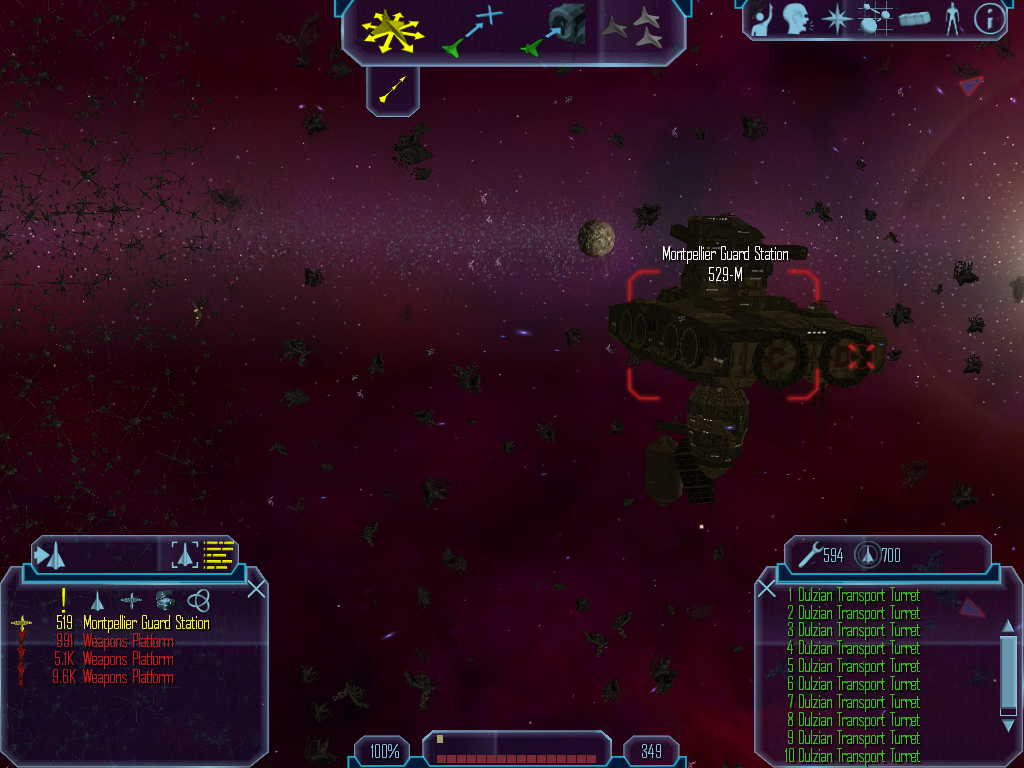Close the target list panel
The width and height of the screenshot is (1024, 768).
point(256,588)
